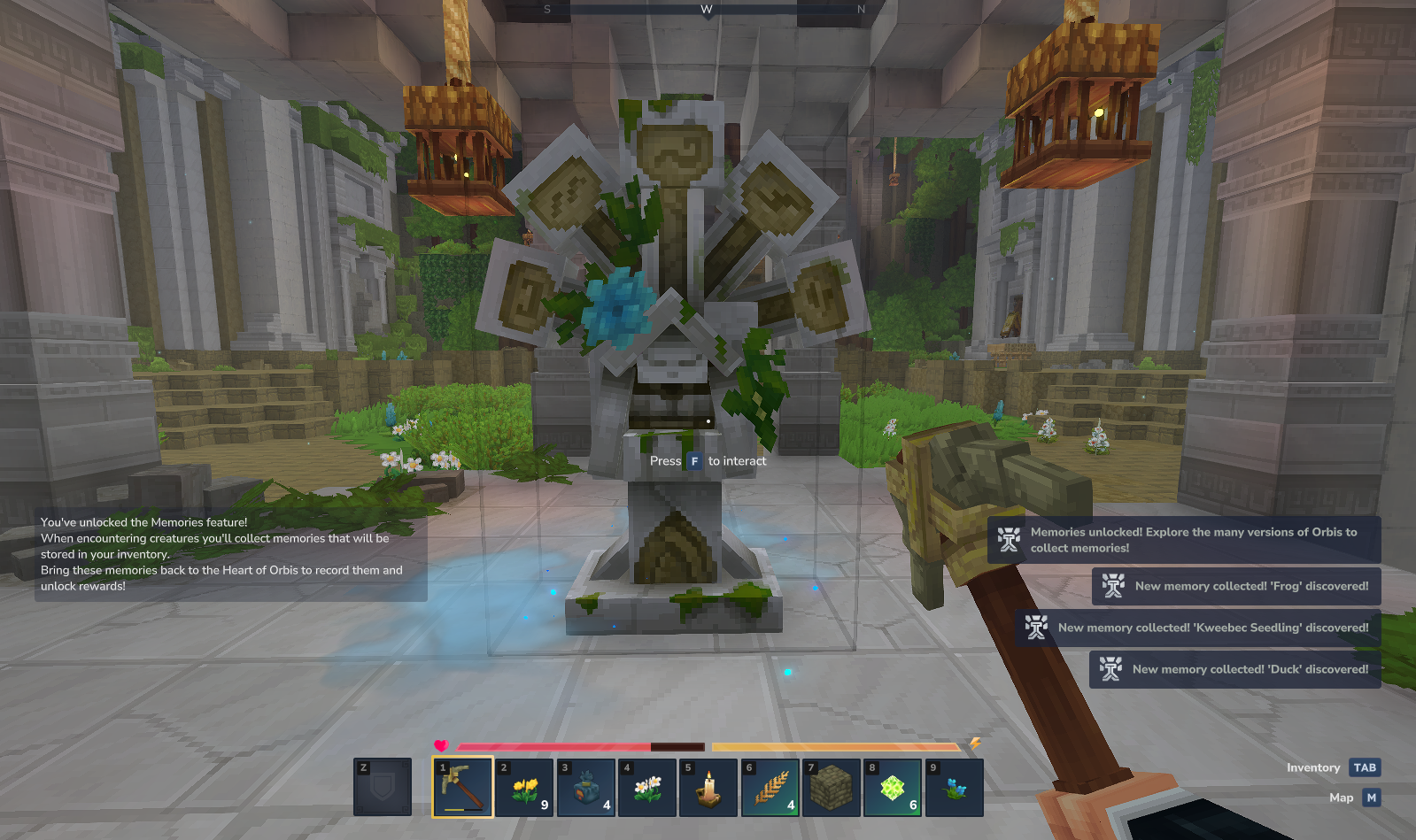Click the 'Duck' discovered memory notification

click(1234, 669)
